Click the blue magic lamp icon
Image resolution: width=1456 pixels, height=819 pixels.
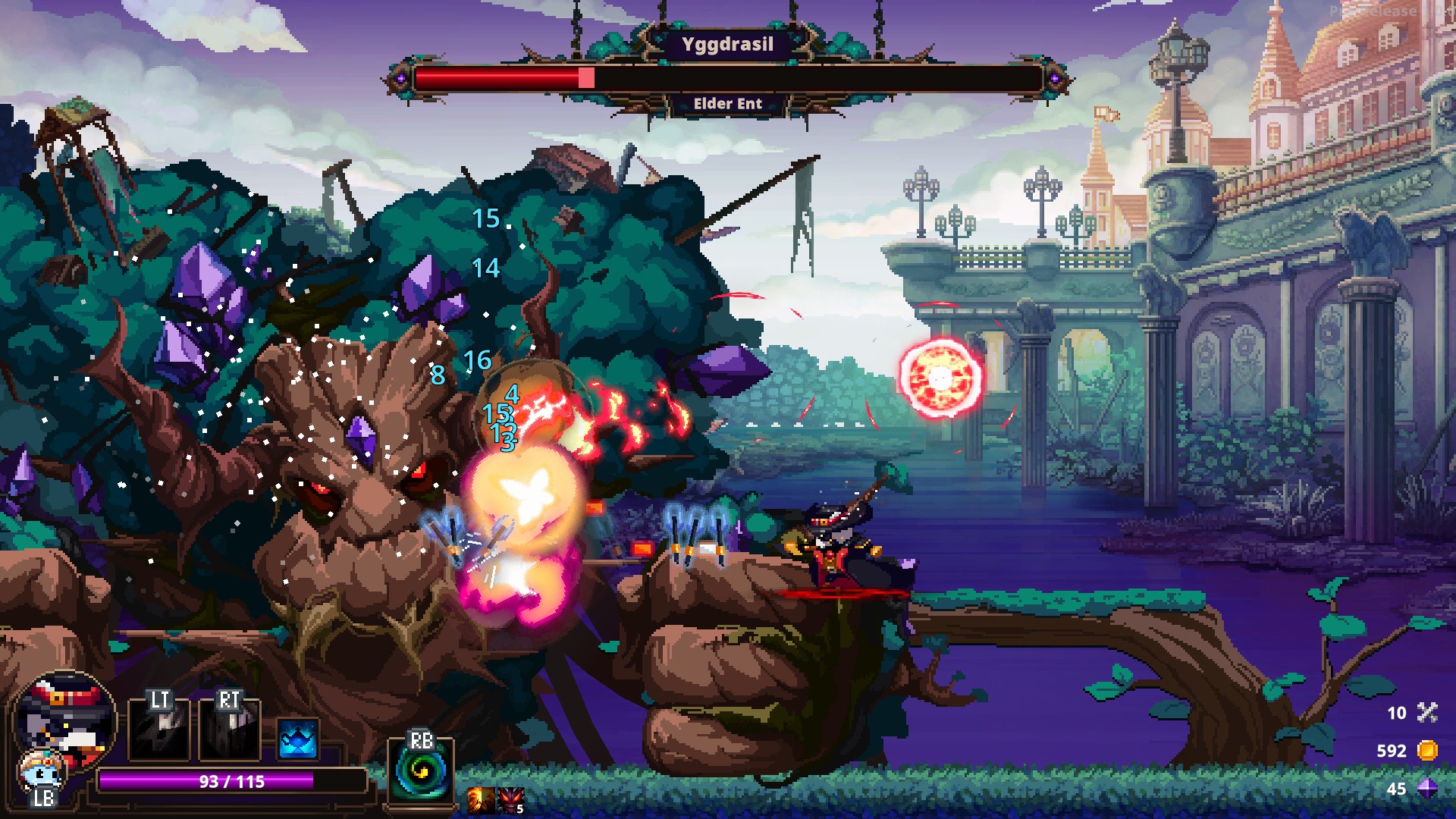pos(297,738)
